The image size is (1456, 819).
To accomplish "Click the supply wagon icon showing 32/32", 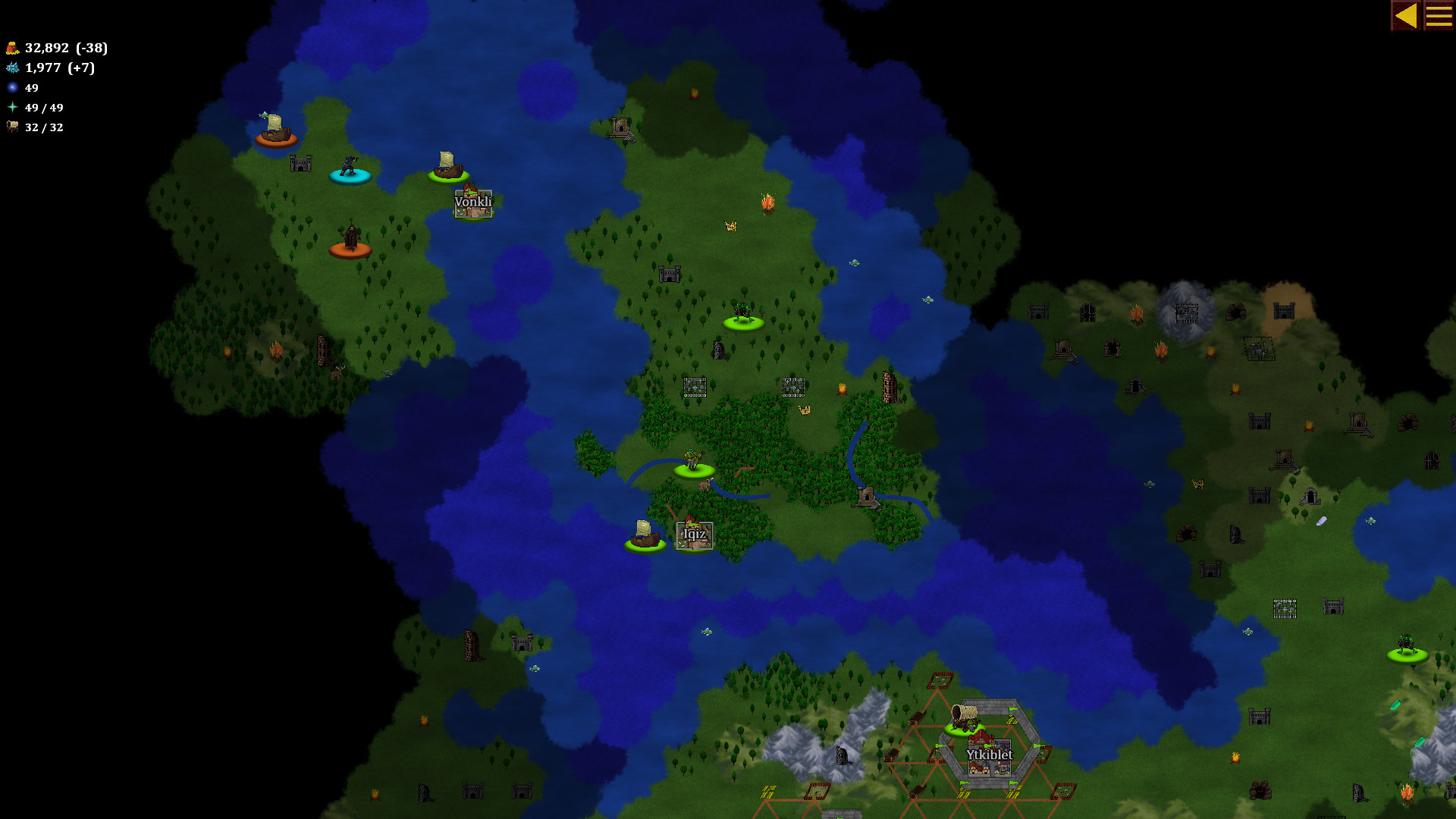I will (11, 127).
